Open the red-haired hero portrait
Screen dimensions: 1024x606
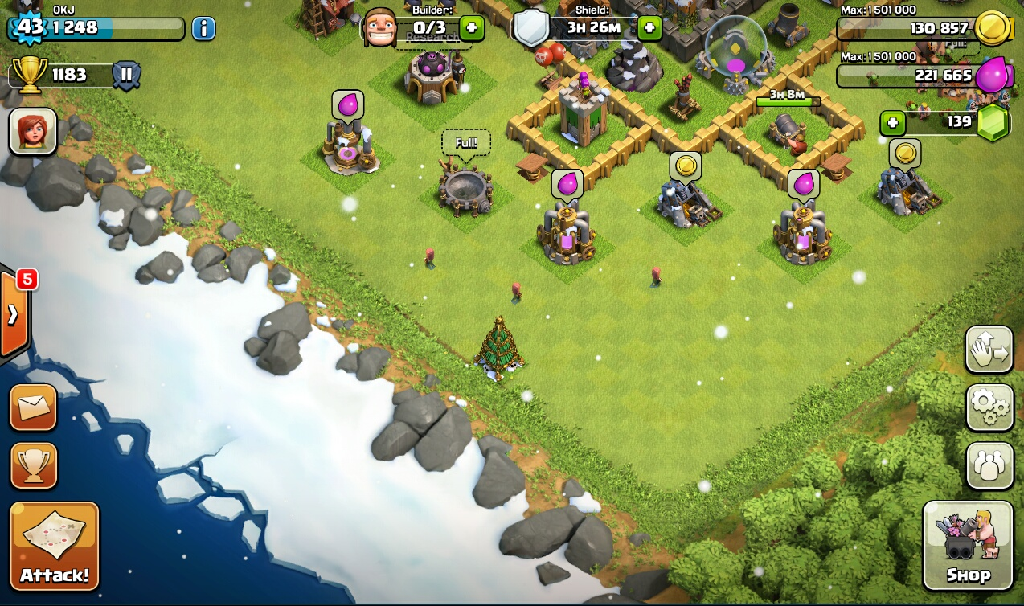[x=33, y=132]
